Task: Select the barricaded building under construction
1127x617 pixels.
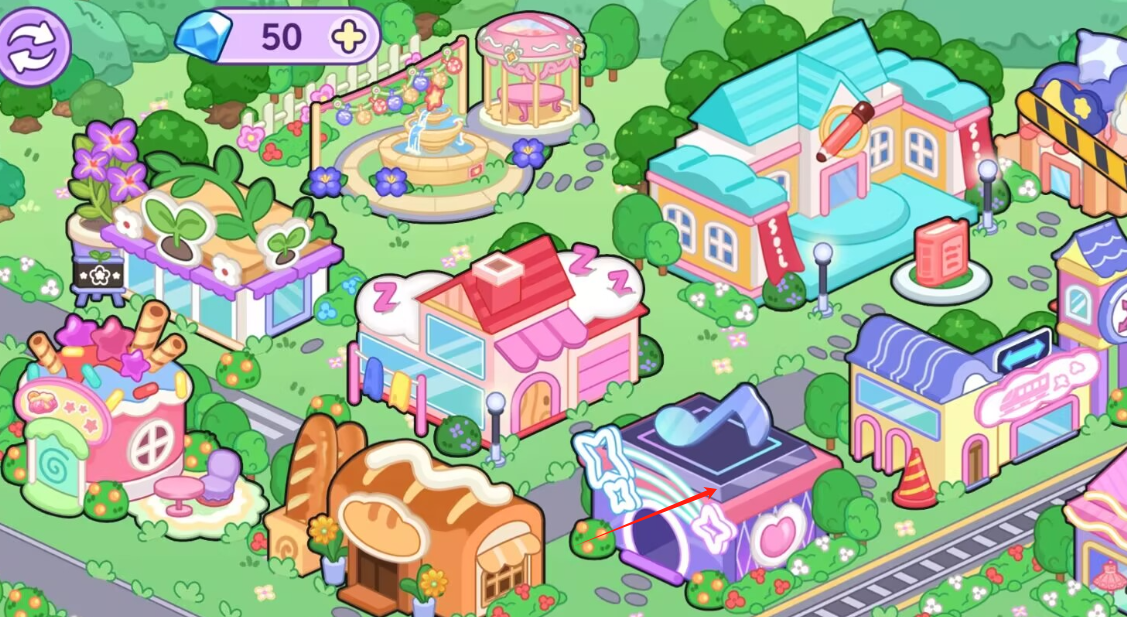Action: [x=1075, y=130]
